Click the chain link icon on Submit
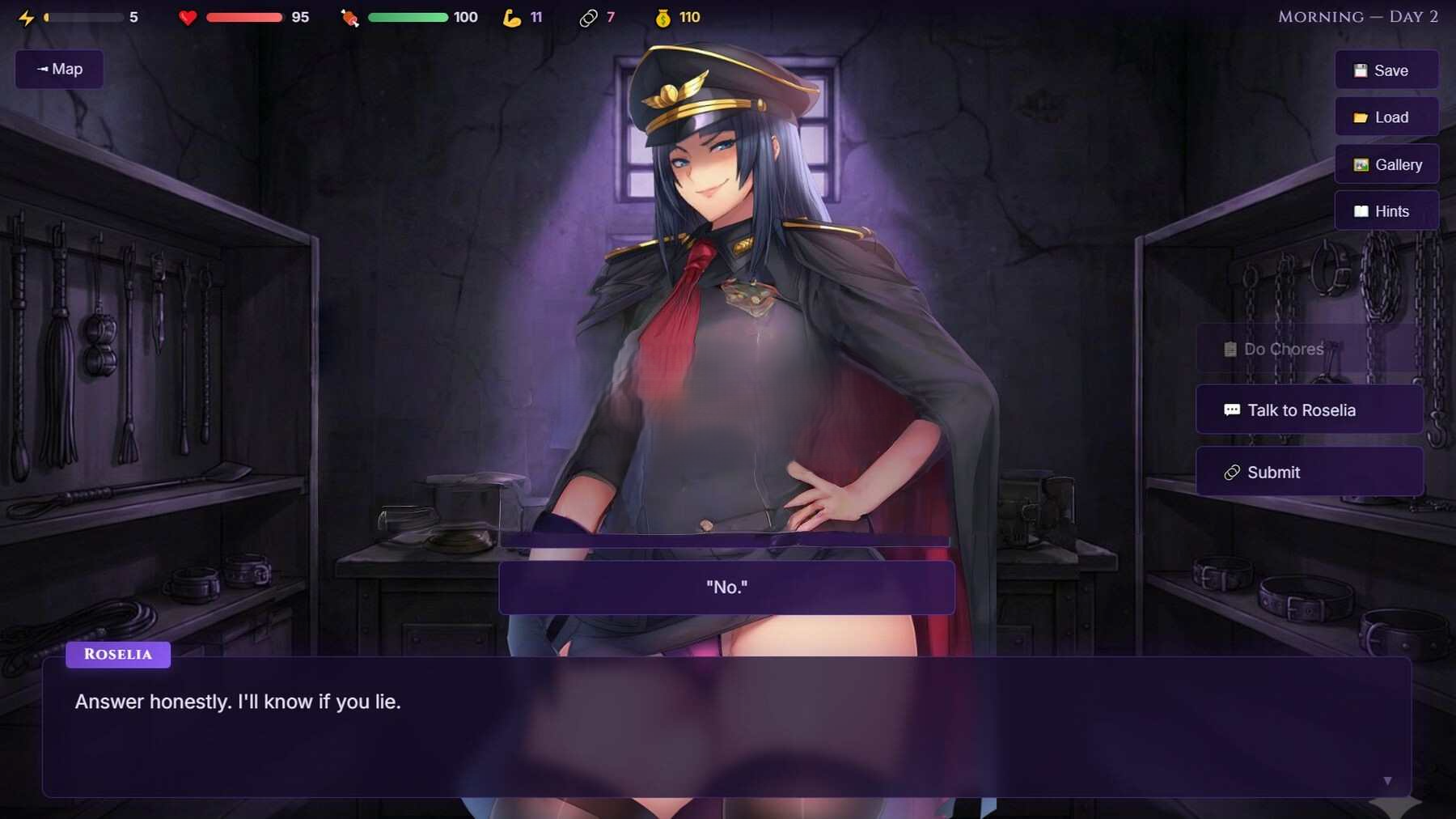Image resolution: width=1456 pixels, height=819 pixels. click(x=1234, y=472)
